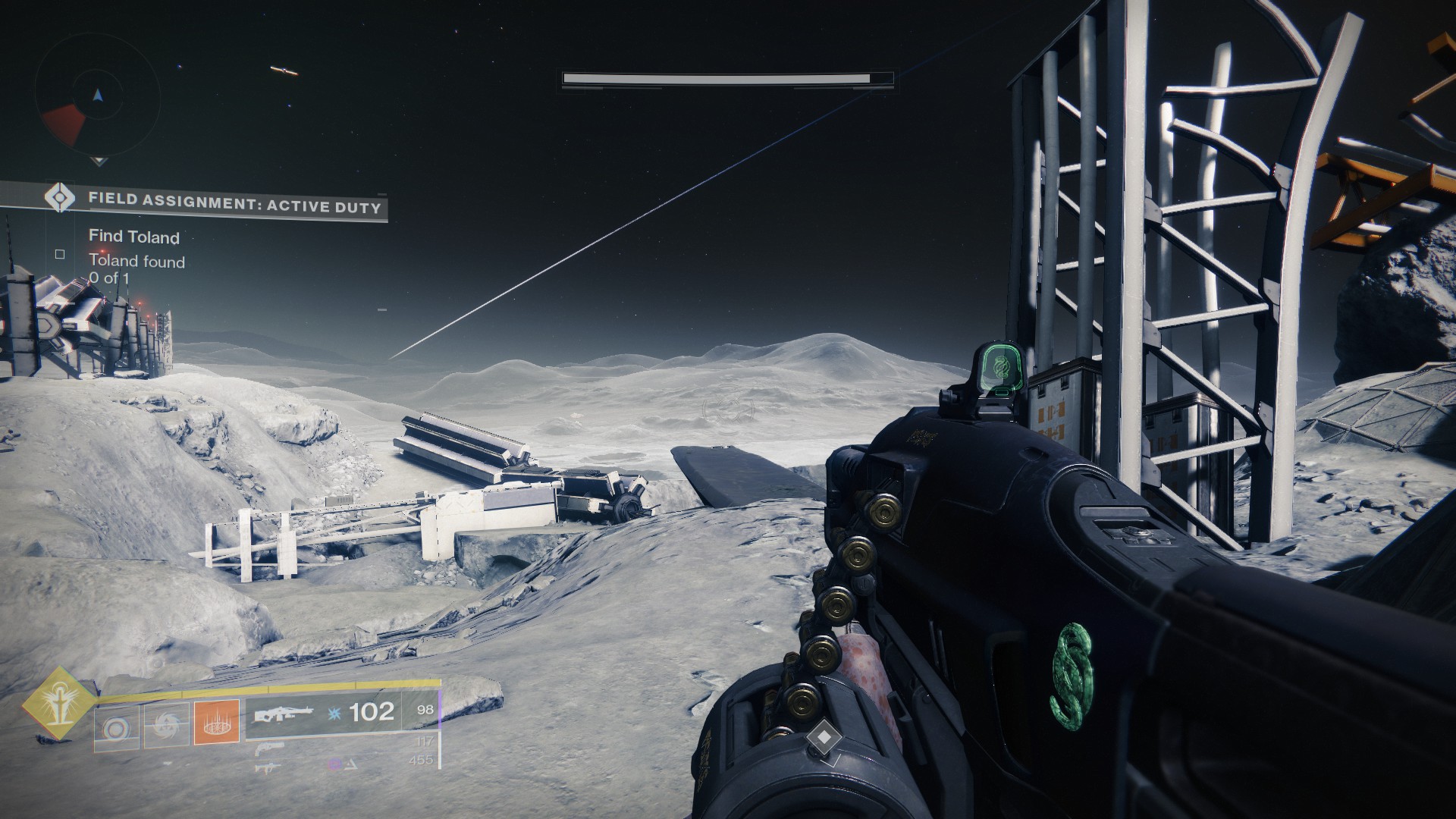This screenshot has width=1456, height=819.
Task: Activate the orange rift class ability
Action: 217,720
